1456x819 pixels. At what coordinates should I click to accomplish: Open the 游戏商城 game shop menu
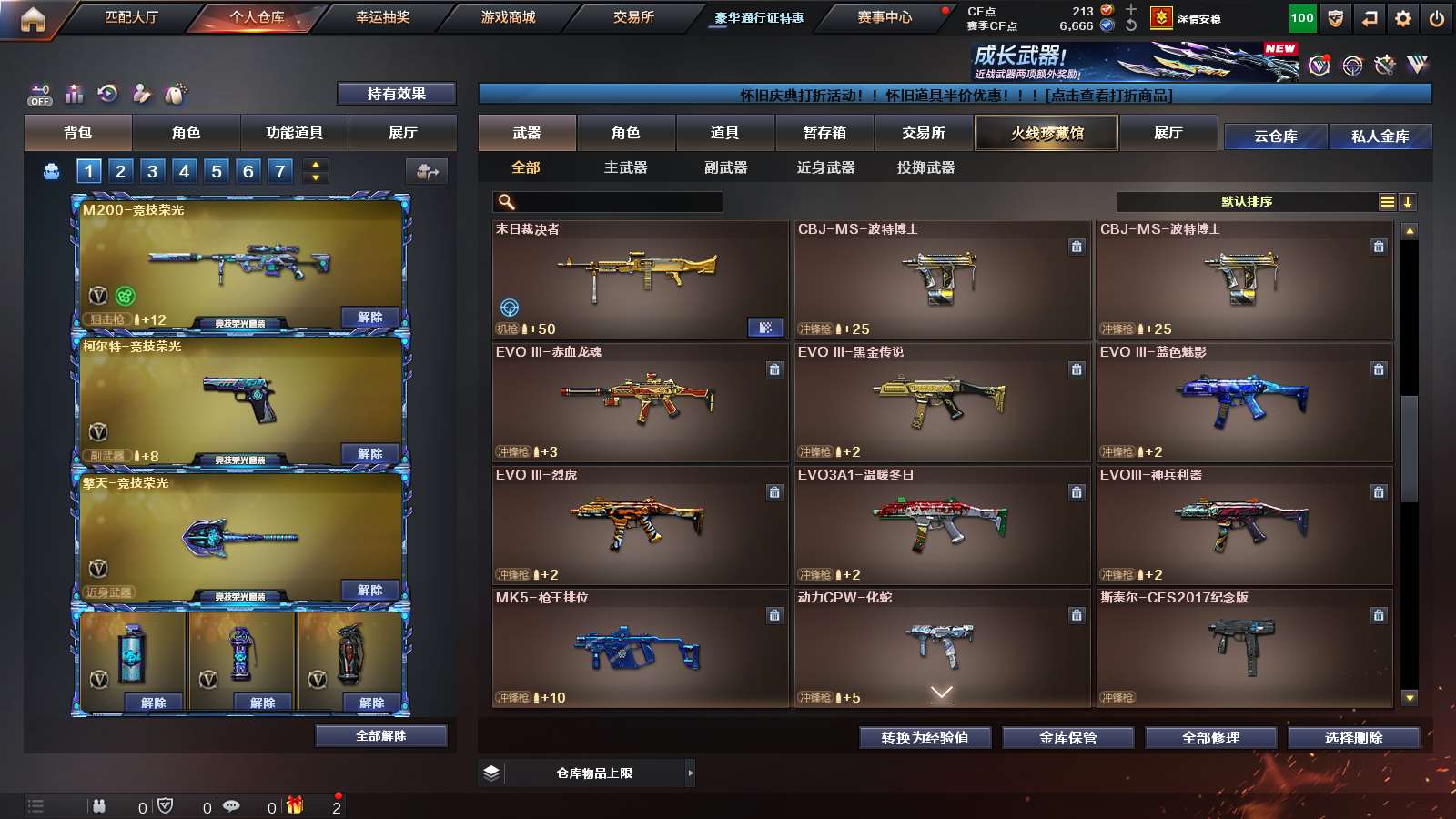508,17
